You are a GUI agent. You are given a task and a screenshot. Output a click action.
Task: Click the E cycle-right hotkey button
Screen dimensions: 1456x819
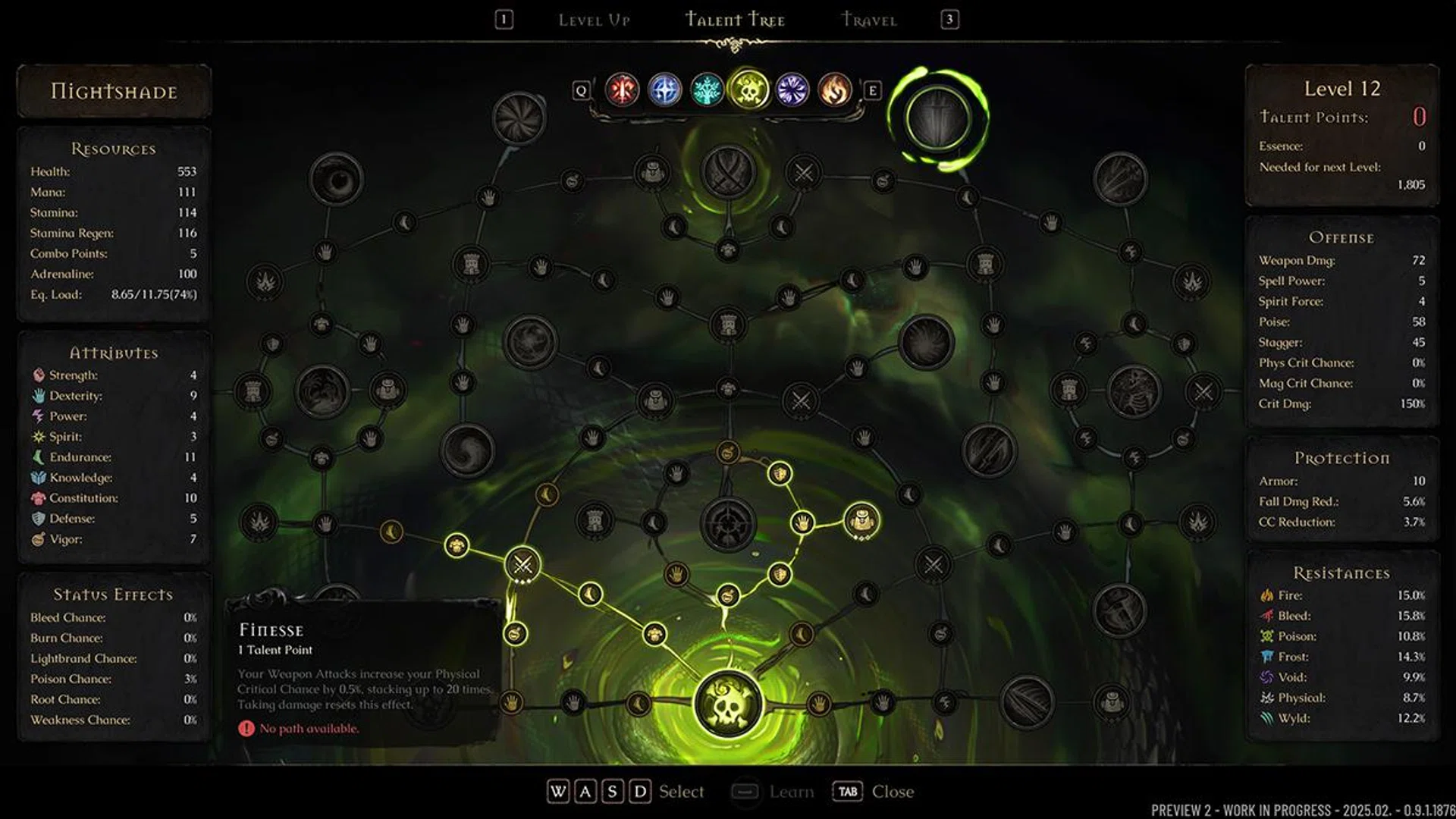click(x=874, y=90)
